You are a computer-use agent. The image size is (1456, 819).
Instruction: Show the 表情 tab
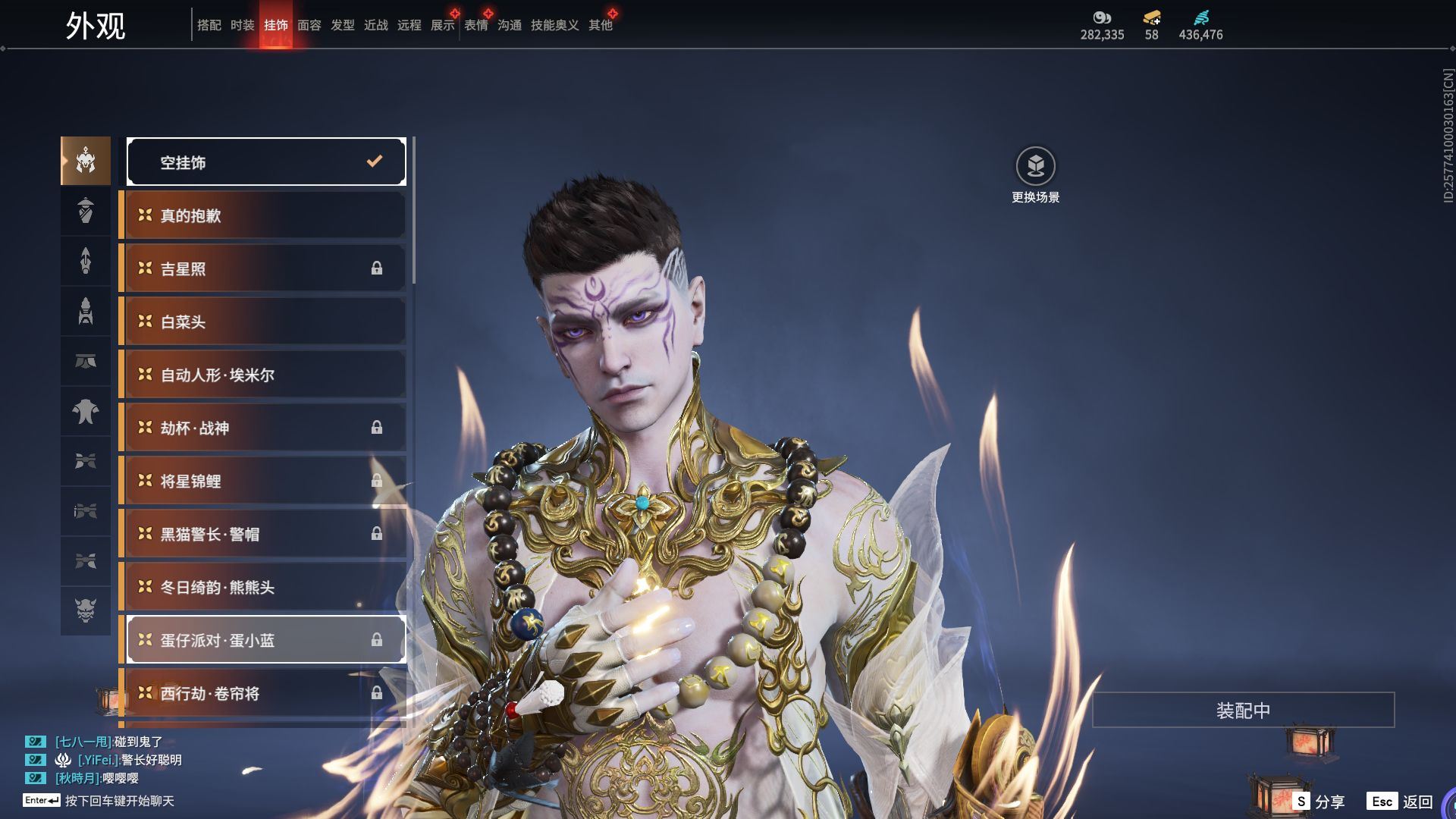[476, 25]
